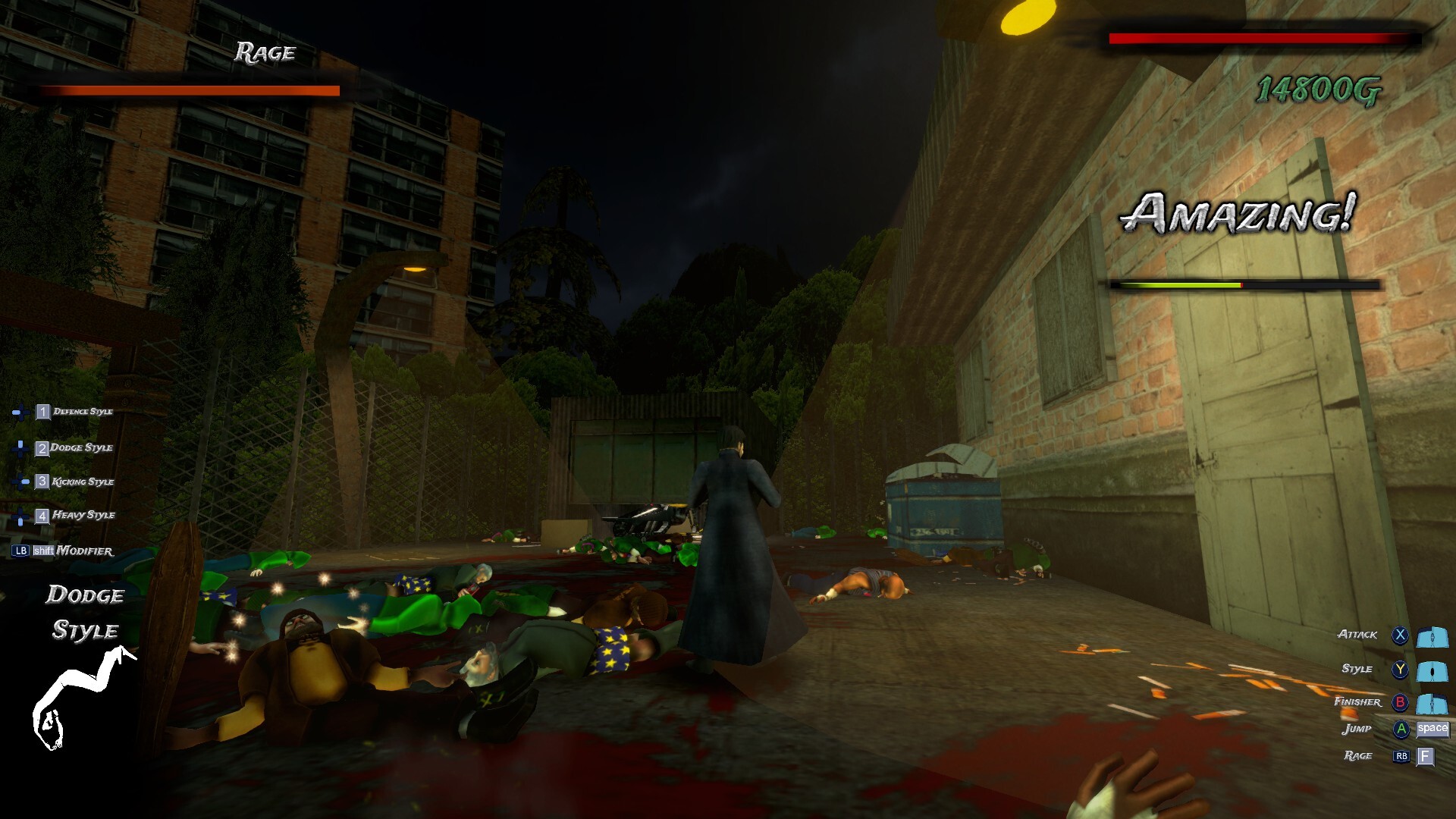This screenshot has height=819, width=1456.
Task: Click the right-click mouse icon beside Finisher
Action: pyautogui.click(x=1432, y=704)
